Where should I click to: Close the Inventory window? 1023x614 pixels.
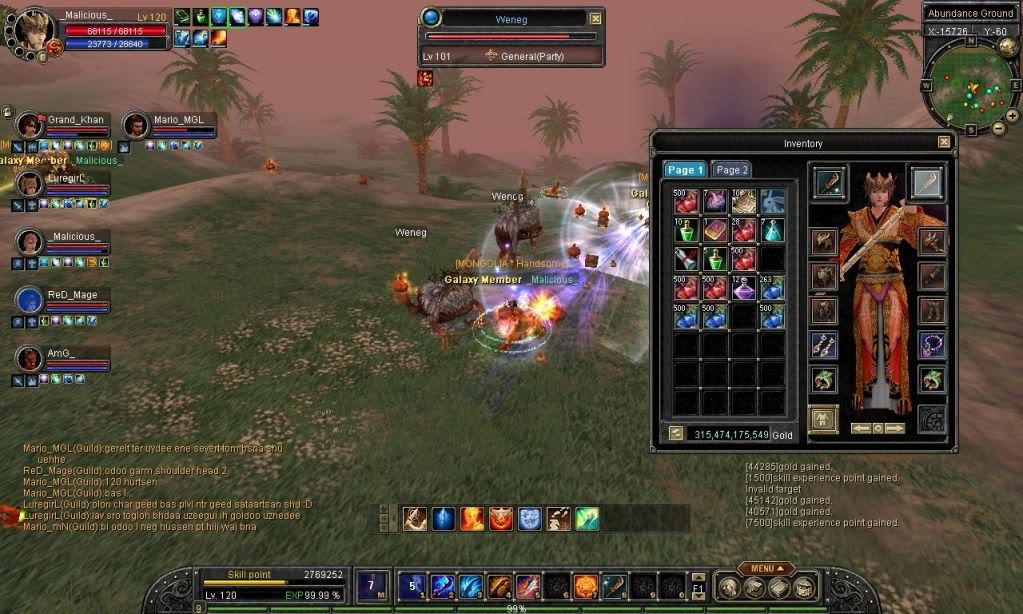944,143
